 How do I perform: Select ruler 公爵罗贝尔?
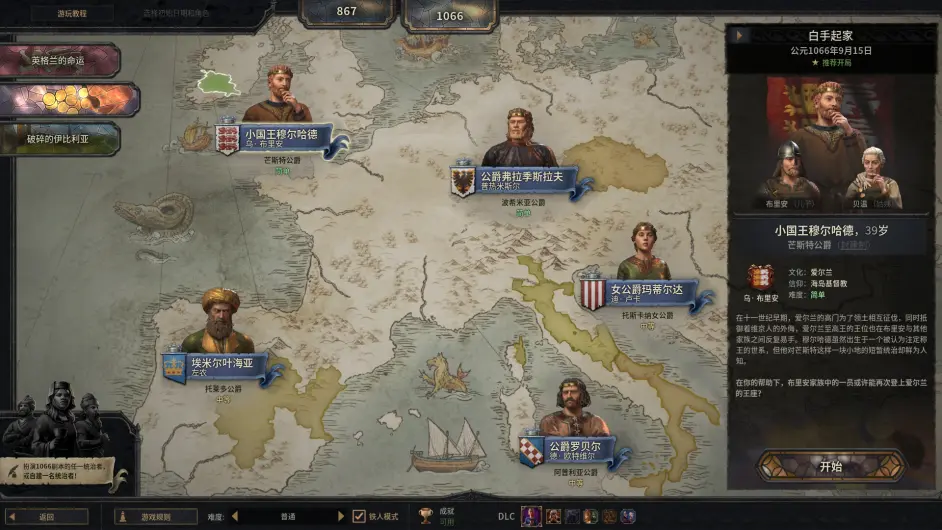(x=573, y=447)
